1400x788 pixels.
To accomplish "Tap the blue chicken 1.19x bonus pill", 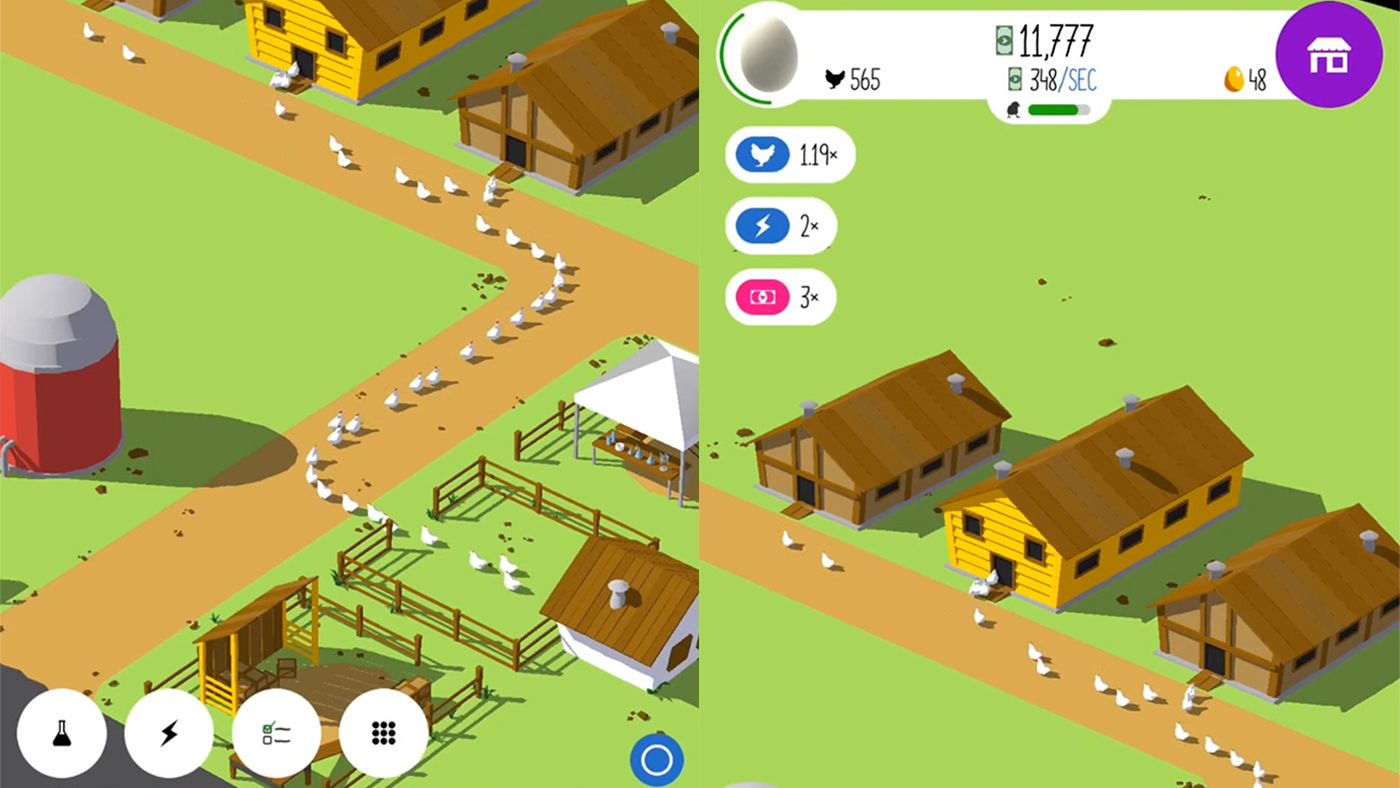I will click(x=789, y=155).
